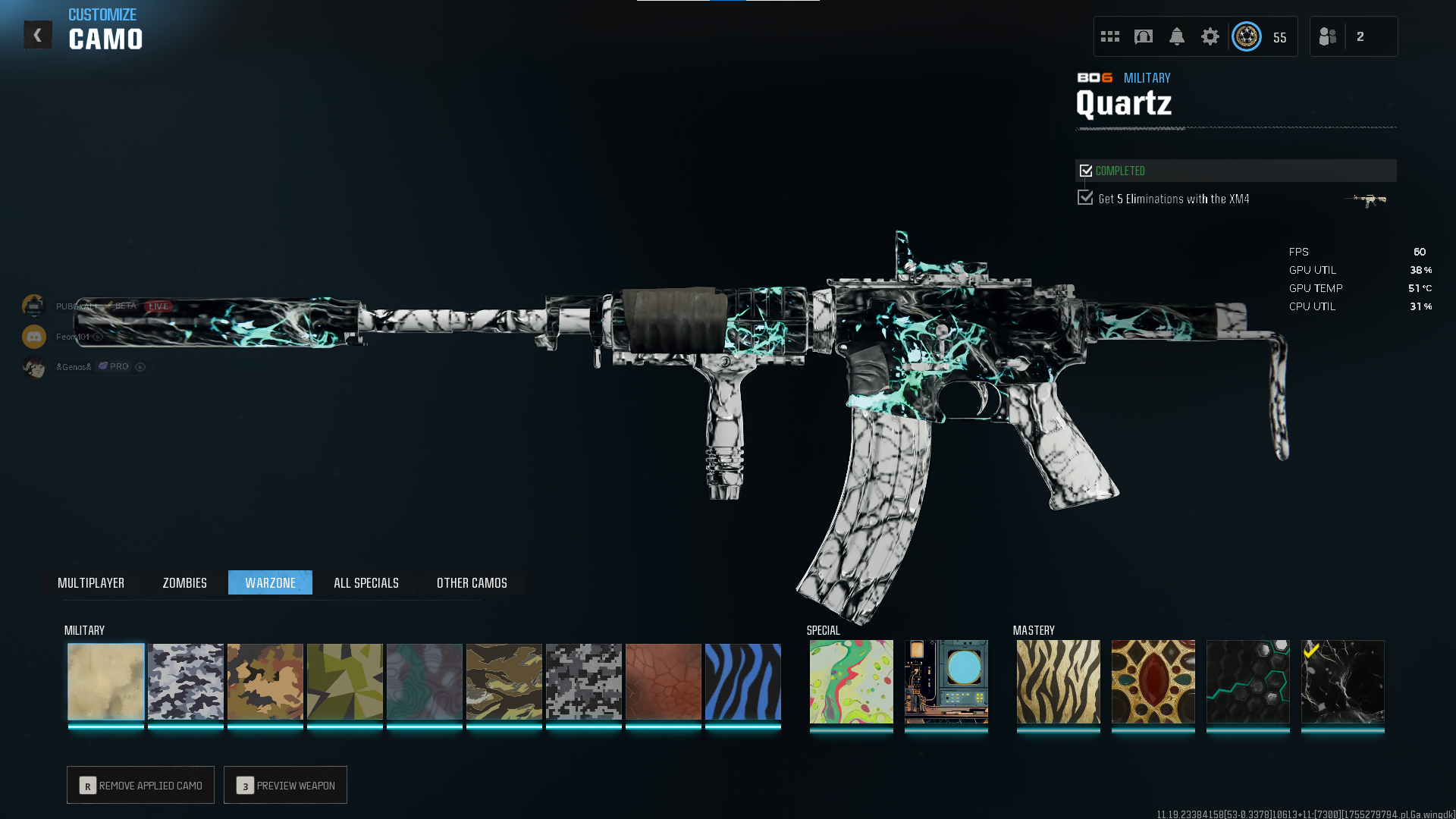Choose the orange cracked scale camo
1456x819 pixels.
[x=664, y=681]
